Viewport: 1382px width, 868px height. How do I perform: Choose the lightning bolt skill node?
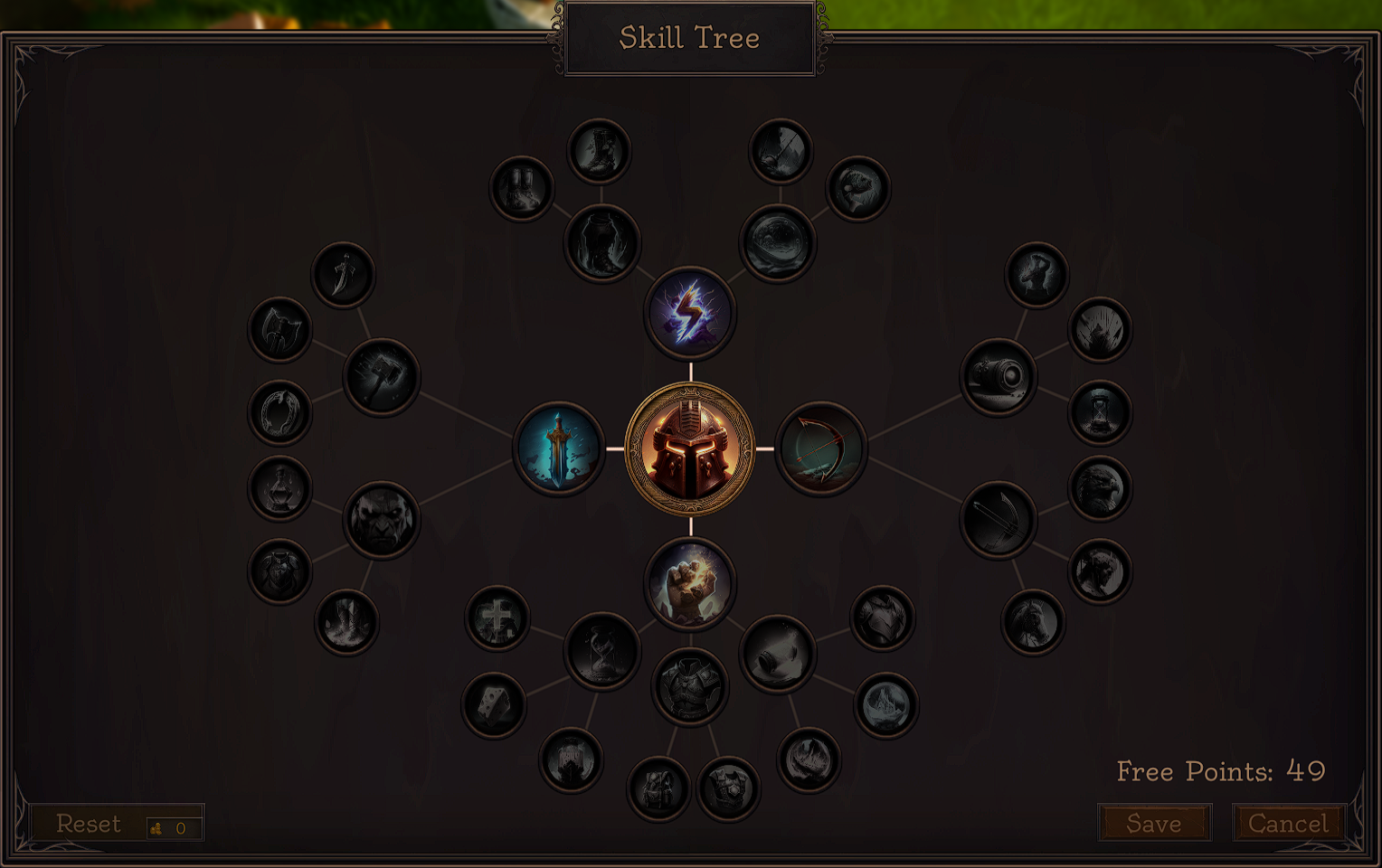690,313
